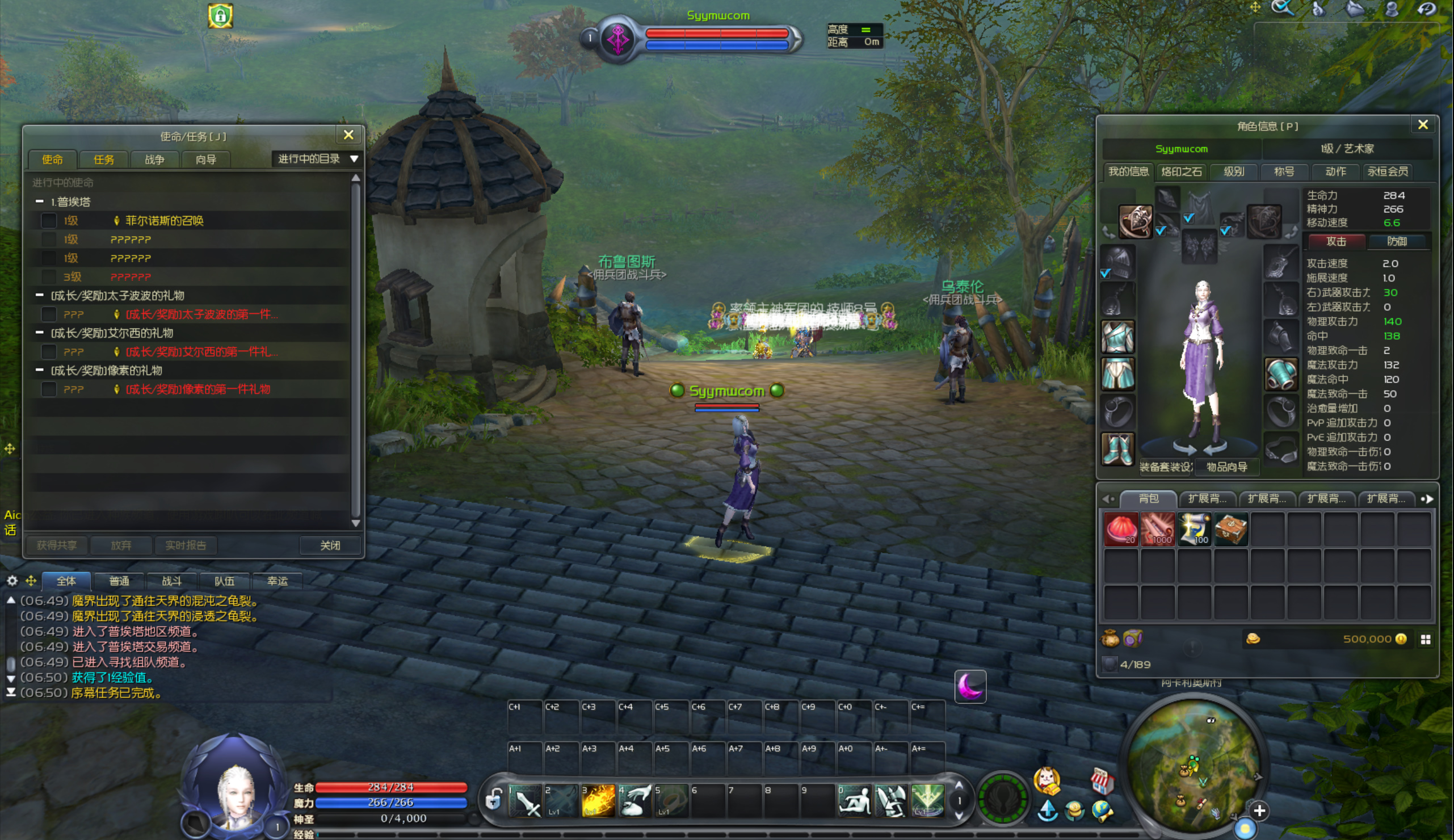This screenshot has height=840, width=1454.
Task: Select the red shell item in backpack
Action: (x=1121, y=528)
